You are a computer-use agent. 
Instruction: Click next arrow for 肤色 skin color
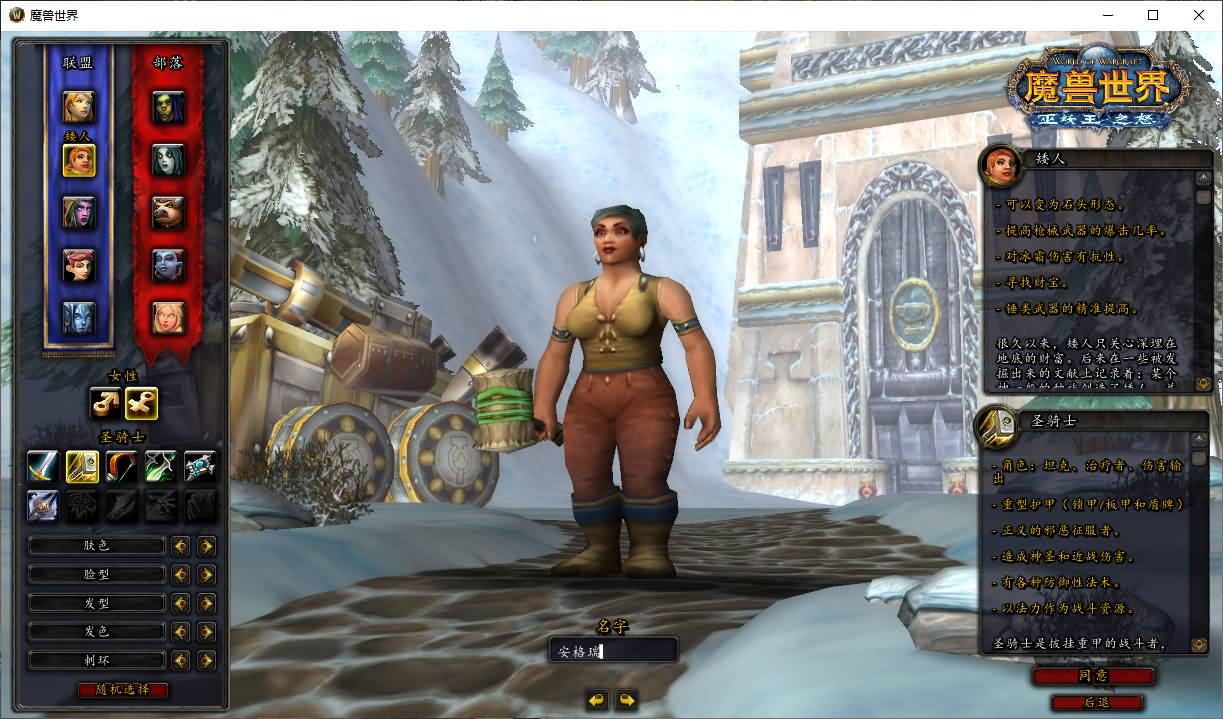206,546
